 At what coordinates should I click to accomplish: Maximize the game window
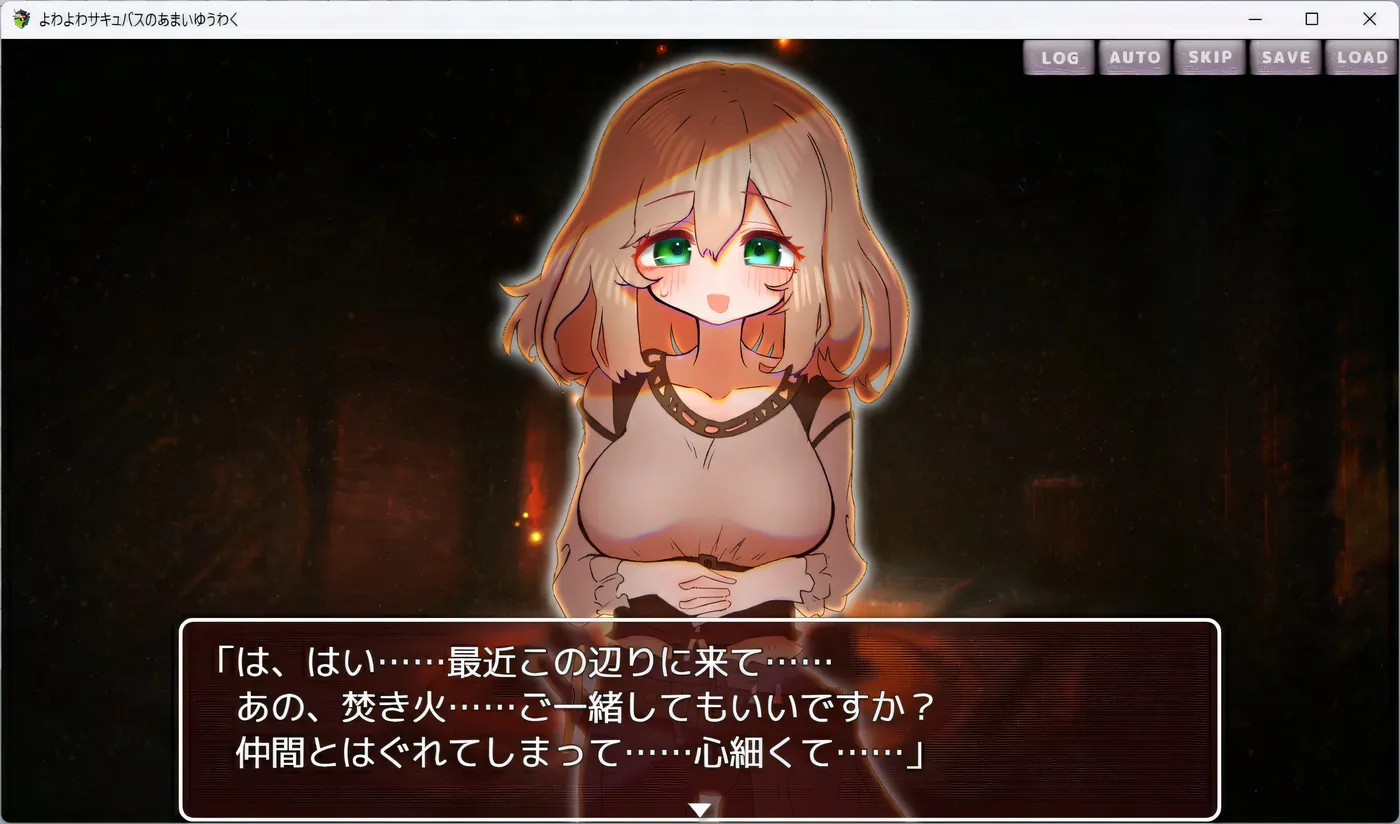click(x=1311, y=18)
